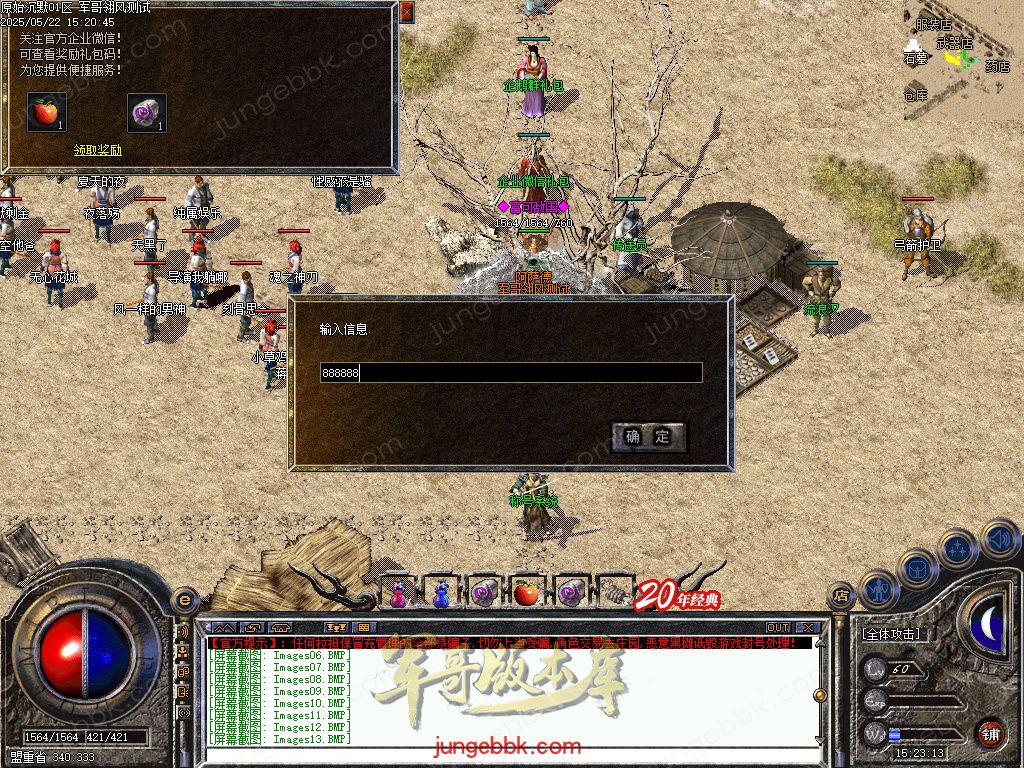
Task: Select the apple reward item
Action: 46,112
